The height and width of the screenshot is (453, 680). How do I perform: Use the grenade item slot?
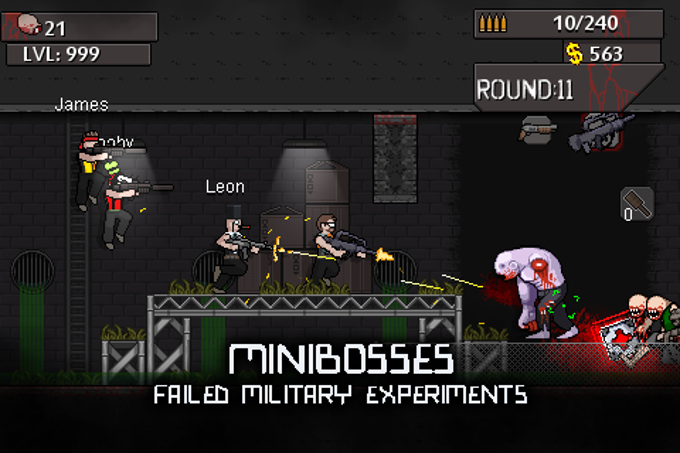[636, 204]
